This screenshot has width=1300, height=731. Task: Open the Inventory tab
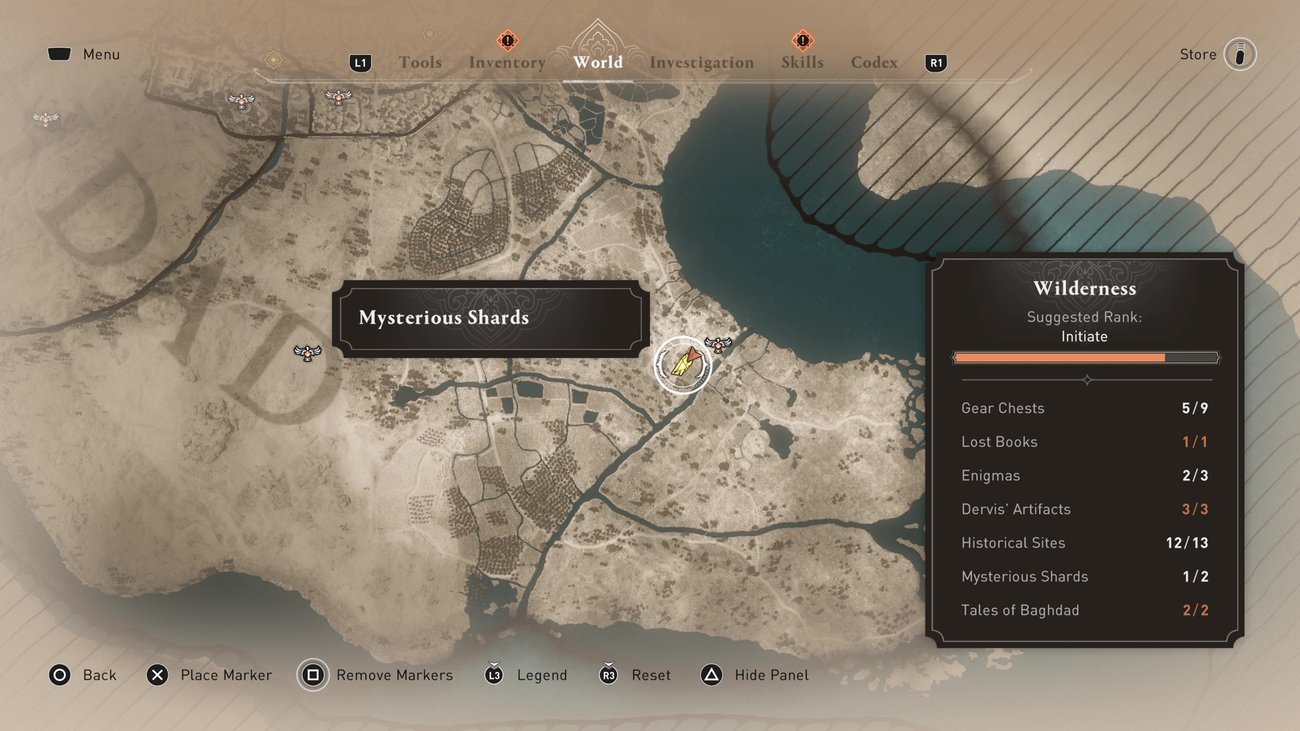(507, 62)
